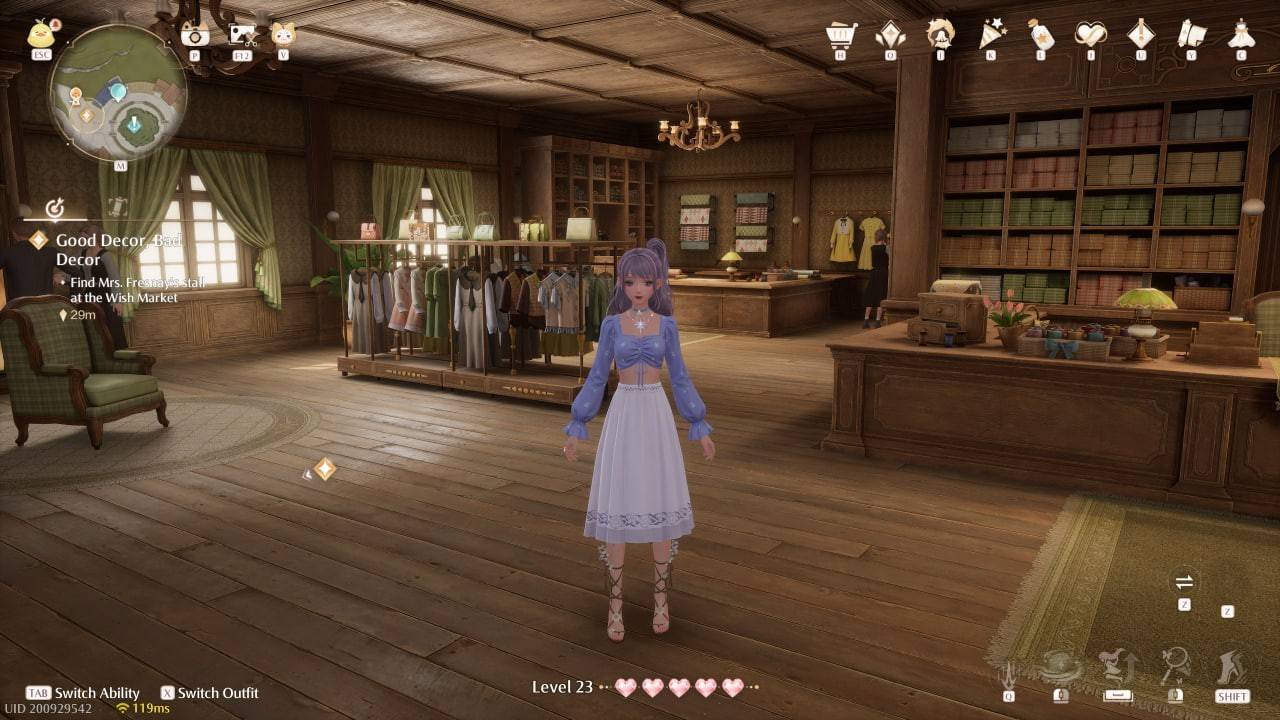
Task: Open the shopping cart store icon
Action: [x=841, y=35]
